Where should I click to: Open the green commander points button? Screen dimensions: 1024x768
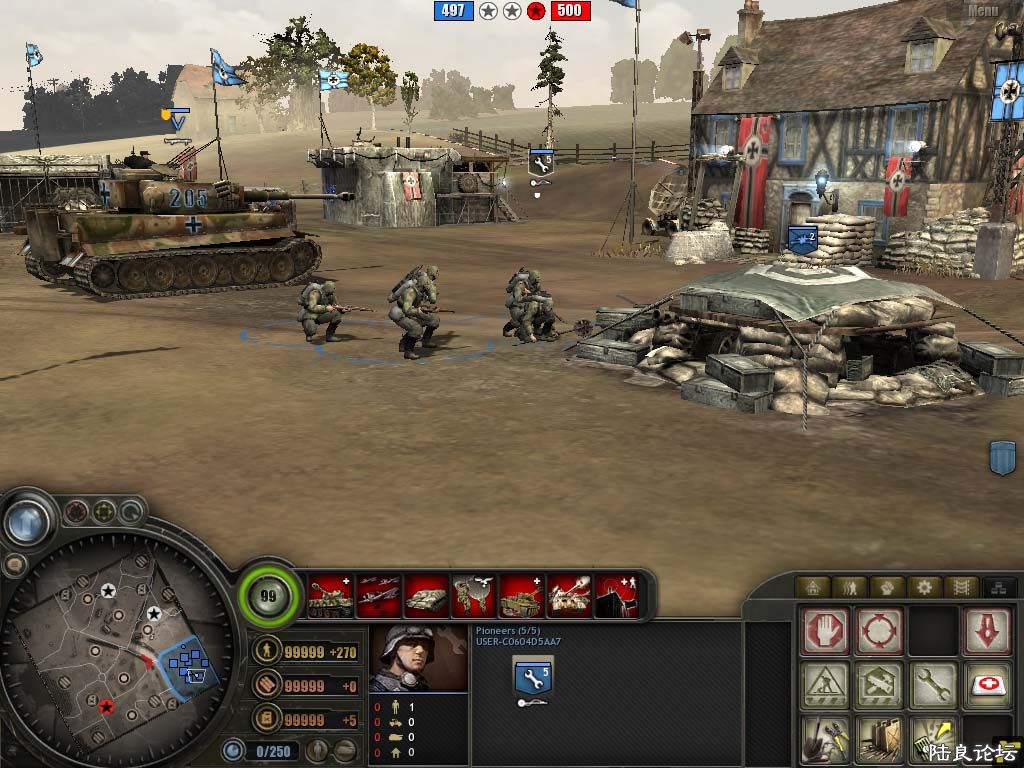pos(268,596)
